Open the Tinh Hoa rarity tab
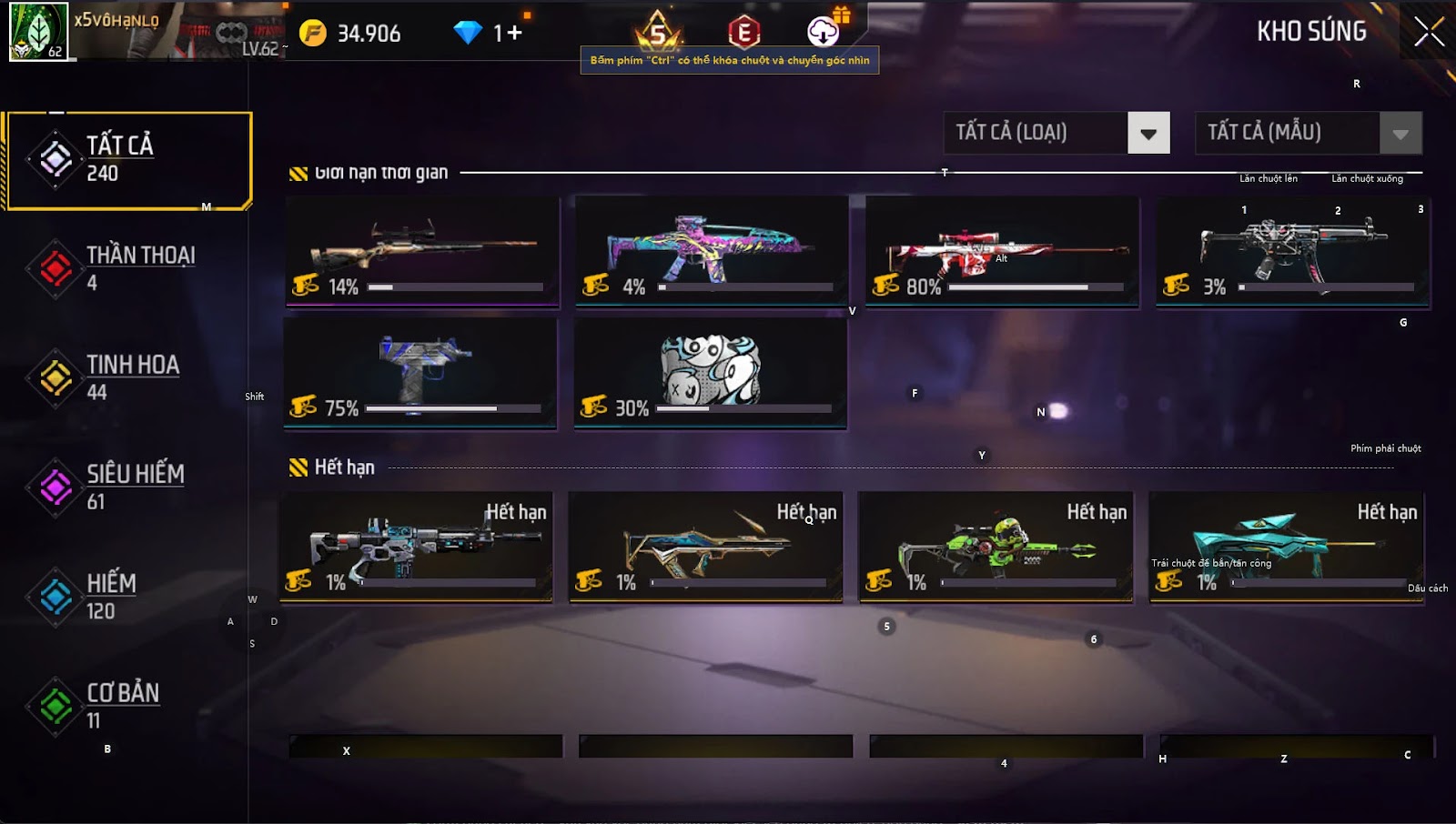Screen dimensions: 1456x824 (x=127, y=377)
